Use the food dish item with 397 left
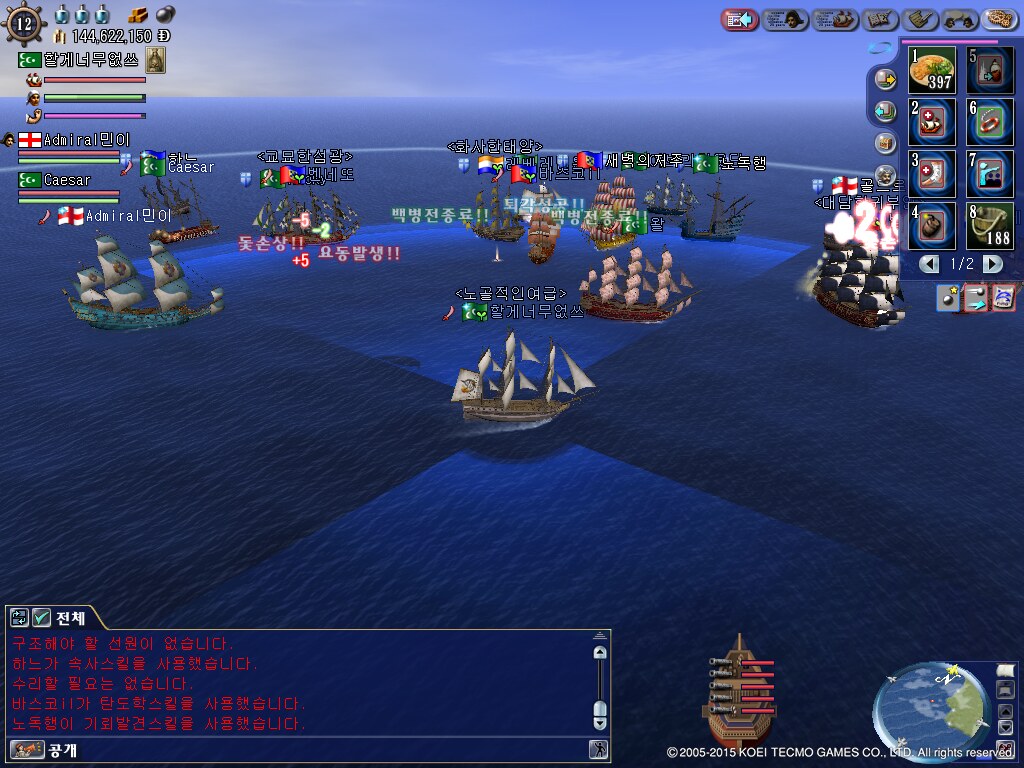The height and width of the screenshot is (768, 1024). 932,70
